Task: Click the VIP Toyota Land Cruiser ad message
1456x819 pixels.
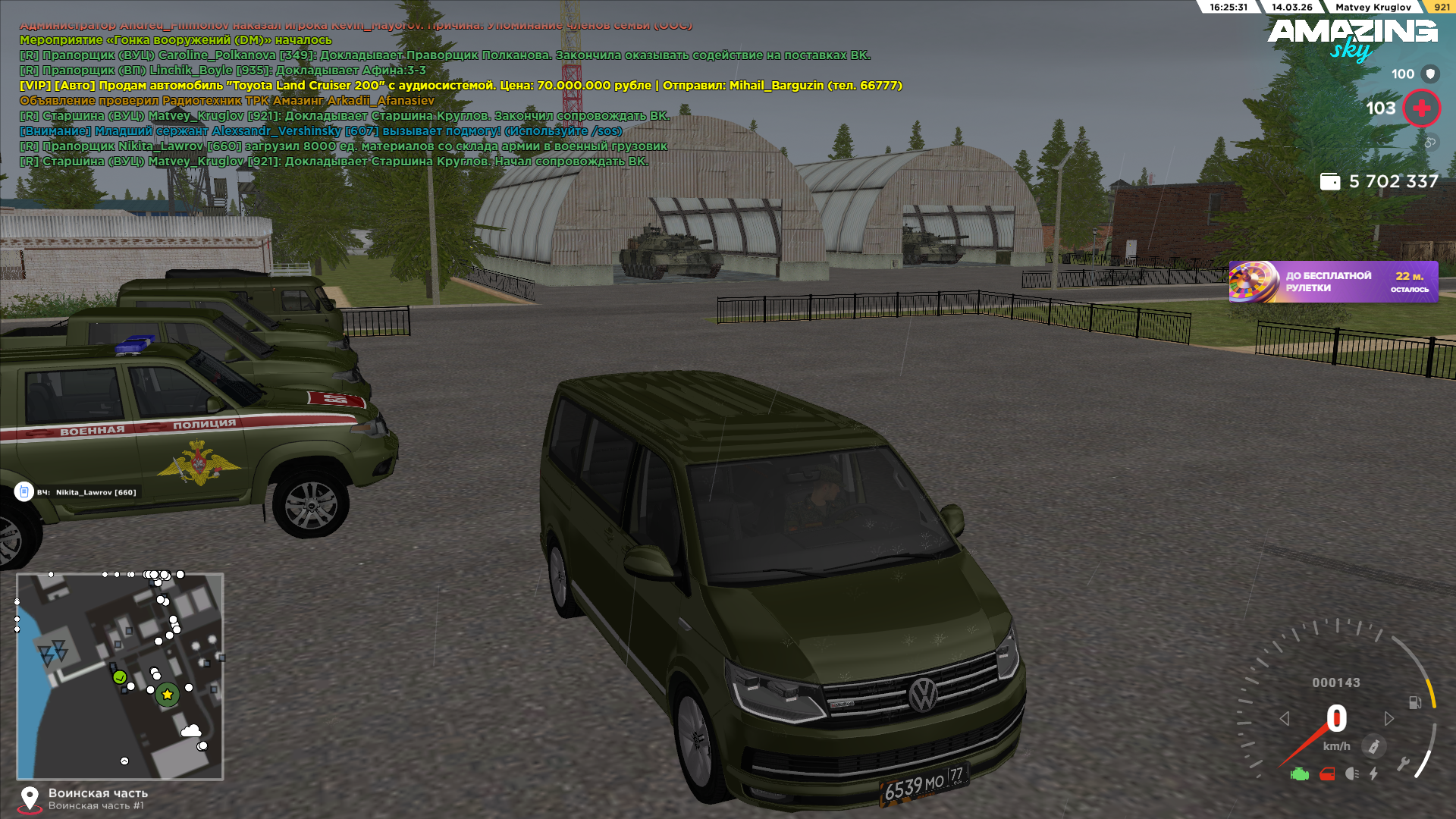Action: coord(460,86)
